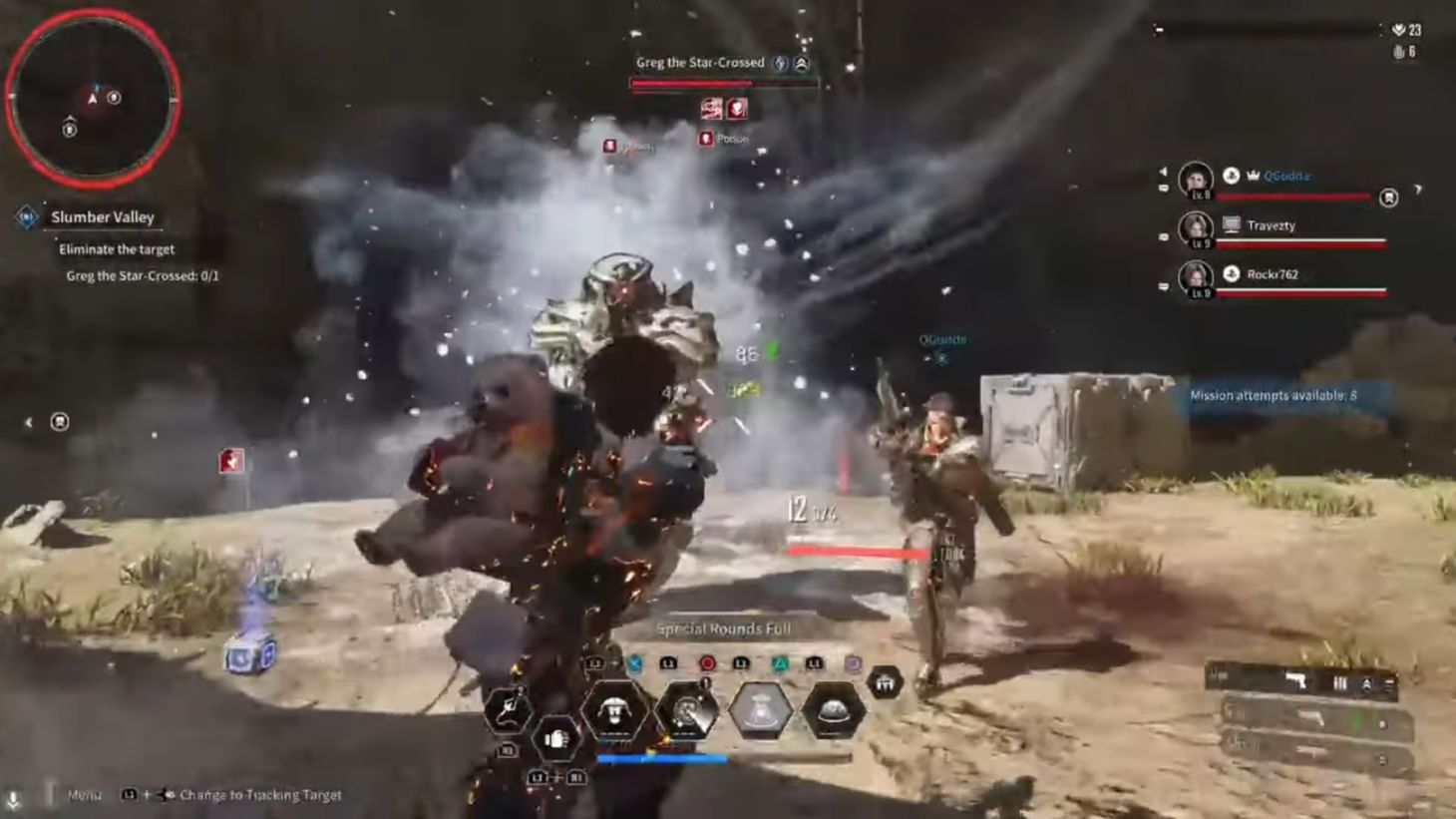Click the blue shield progress bar below skills
The image size is (1456, 819).
coord(662,758)
